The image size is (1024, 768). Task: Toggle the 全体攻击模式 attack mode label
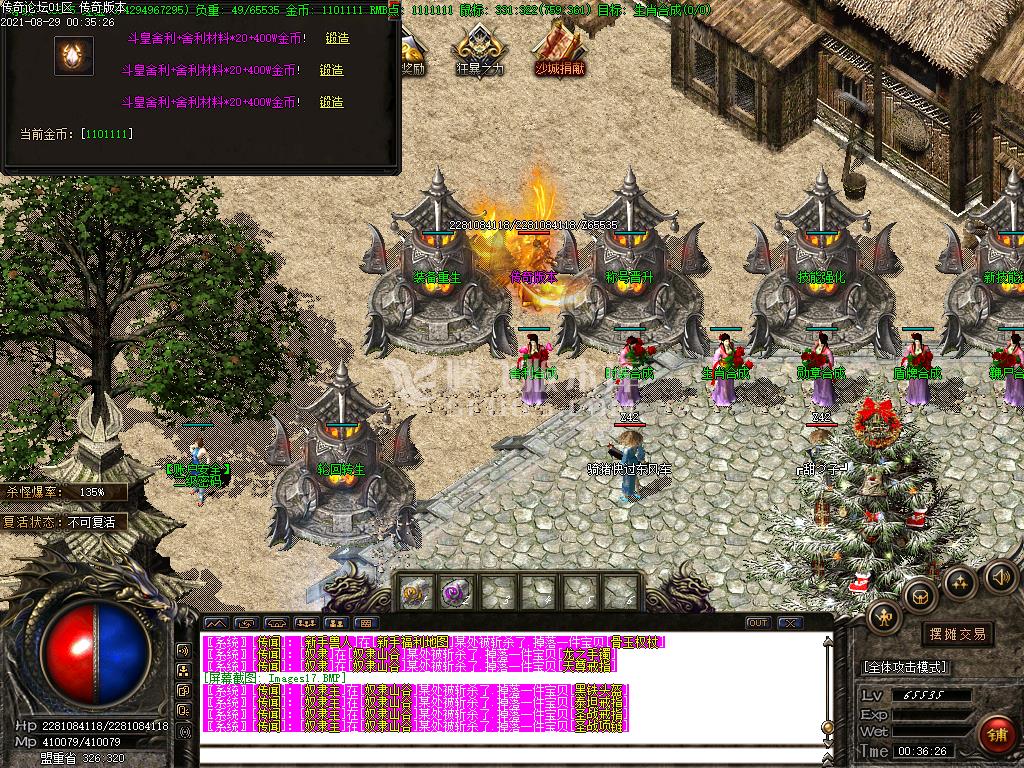tap(904, 667)
